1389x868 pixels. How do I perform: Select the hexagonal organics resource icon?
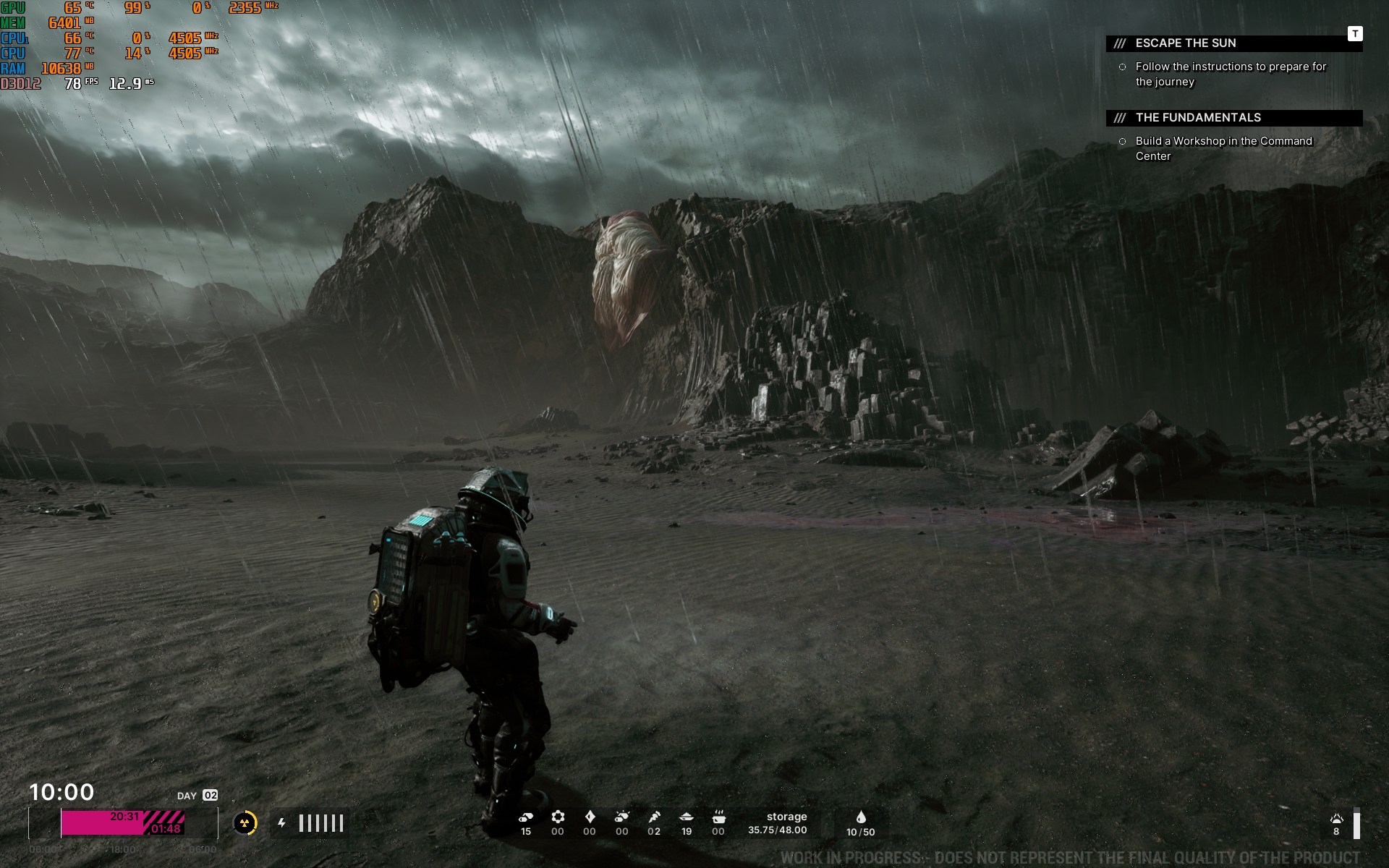pos(558,817)
